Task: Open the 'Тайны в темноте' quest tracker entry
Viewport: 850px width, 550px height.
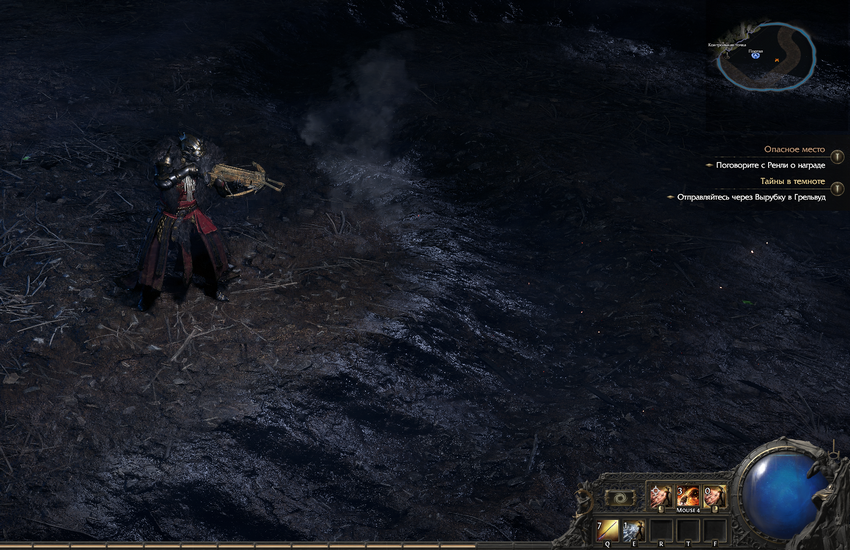Action: (792, 181)
